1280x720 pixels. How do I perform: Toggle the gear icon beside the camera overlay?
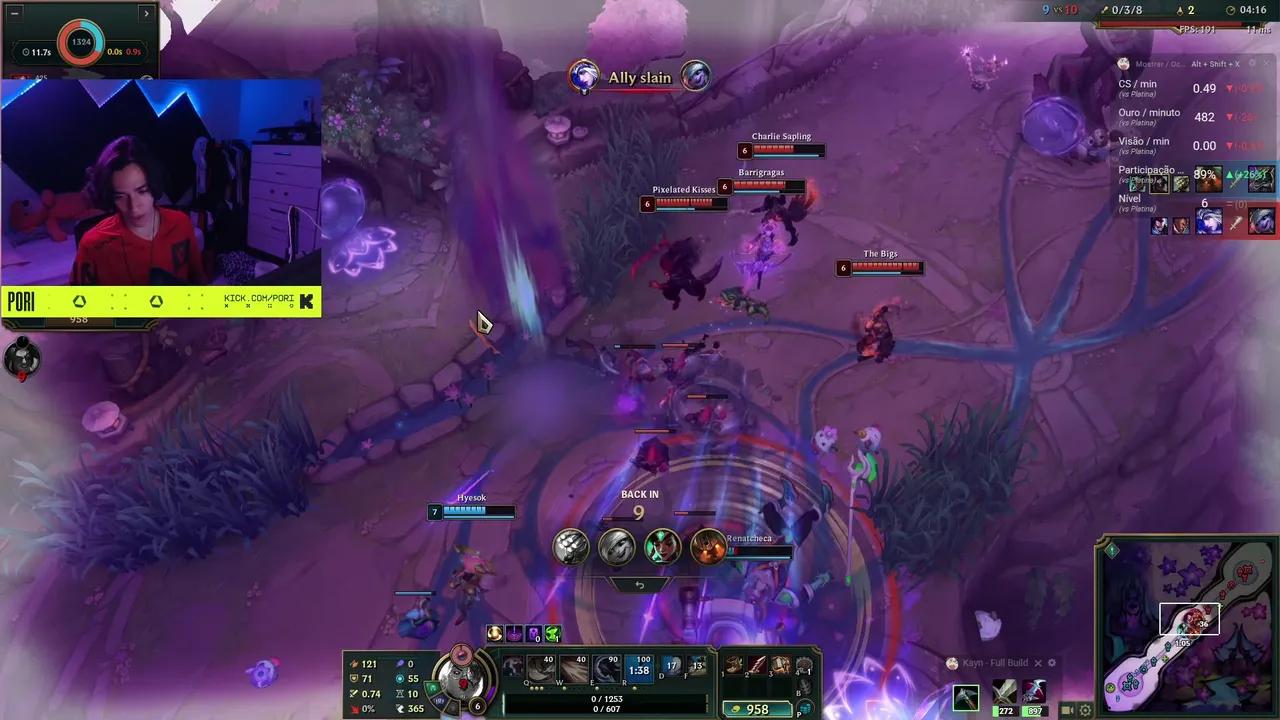click(x=1084, y=709)
